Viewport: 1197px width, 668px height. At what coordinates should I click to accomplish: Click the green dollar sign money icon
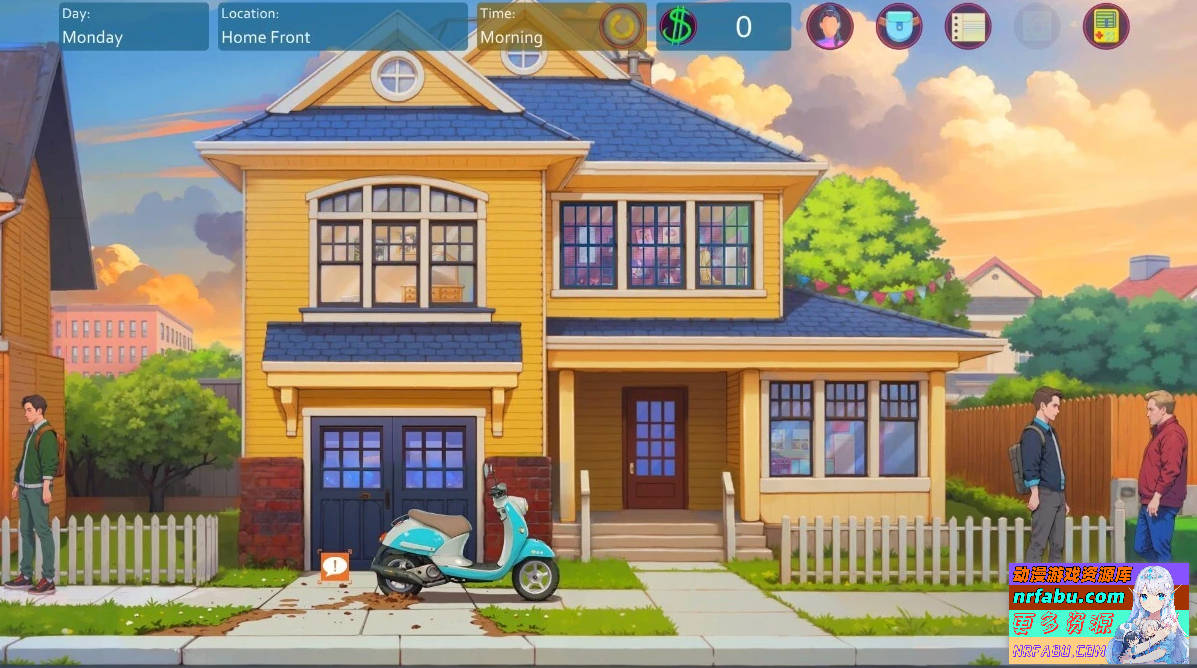[677, 26]
